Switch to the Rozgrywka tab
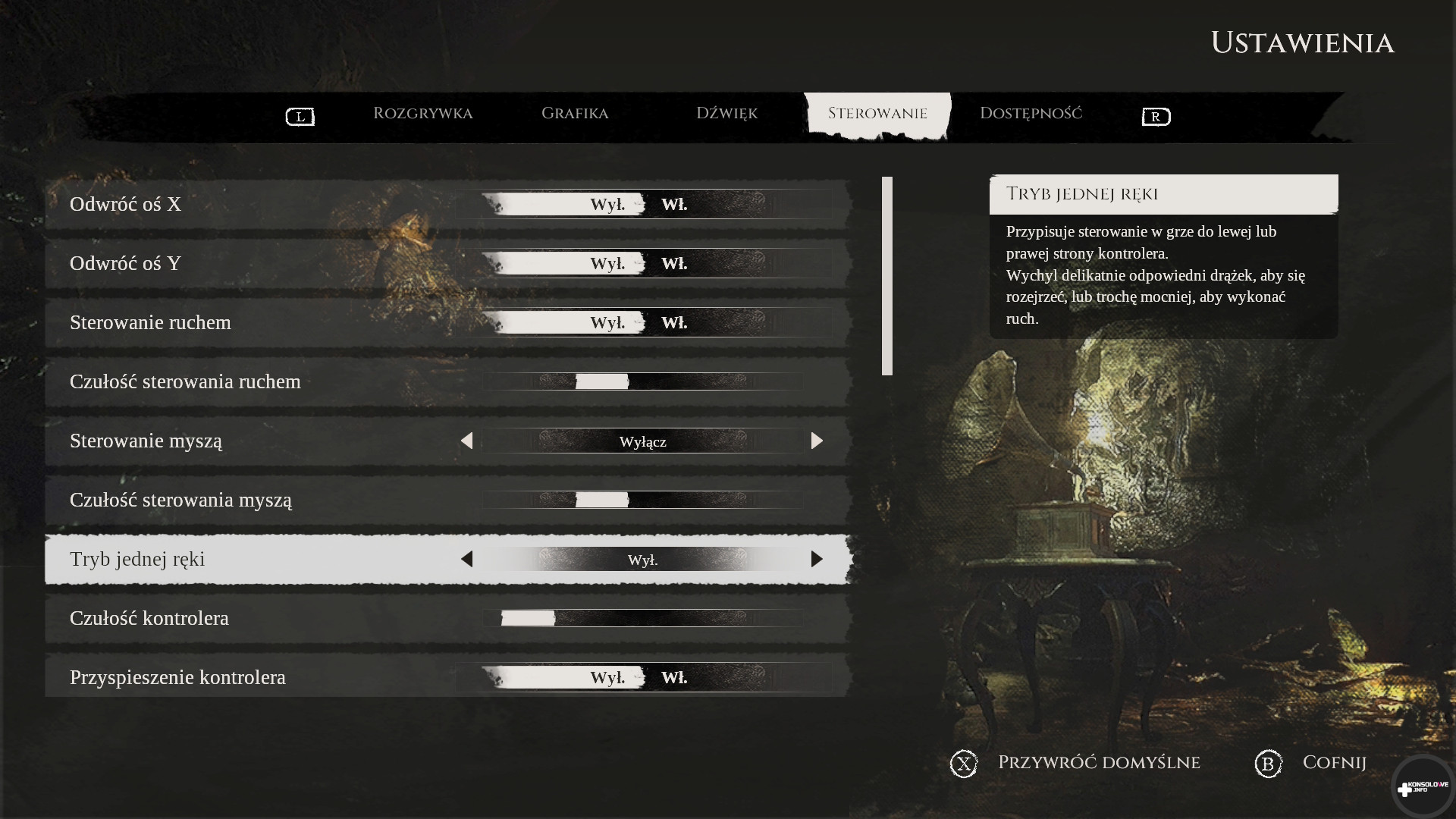The width and height of the screenshot is (1456, 819). coord(422,114)
